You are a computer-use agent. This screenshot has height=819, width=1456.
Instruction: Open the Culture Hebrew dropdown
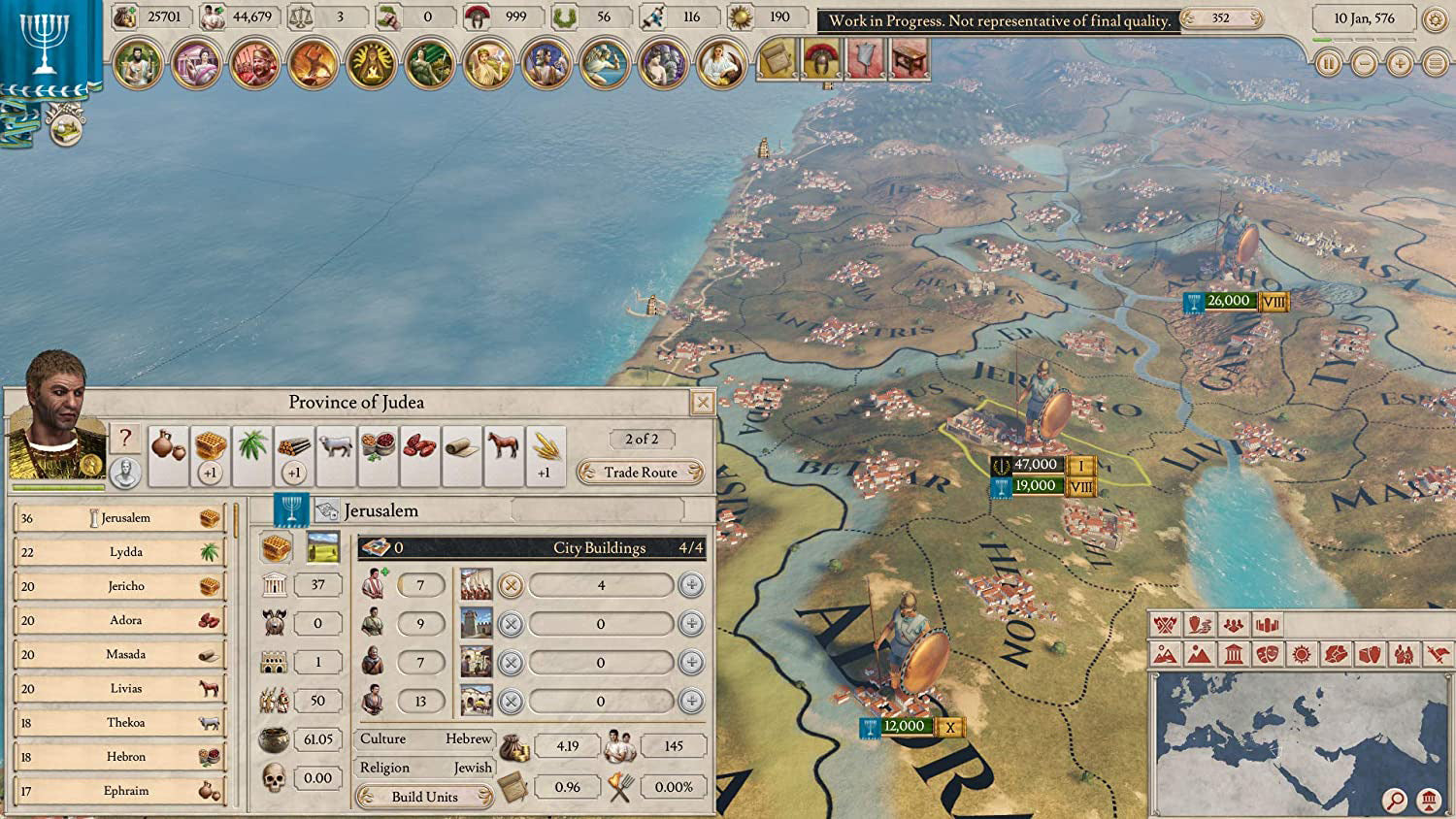click(x=424, y=739)
